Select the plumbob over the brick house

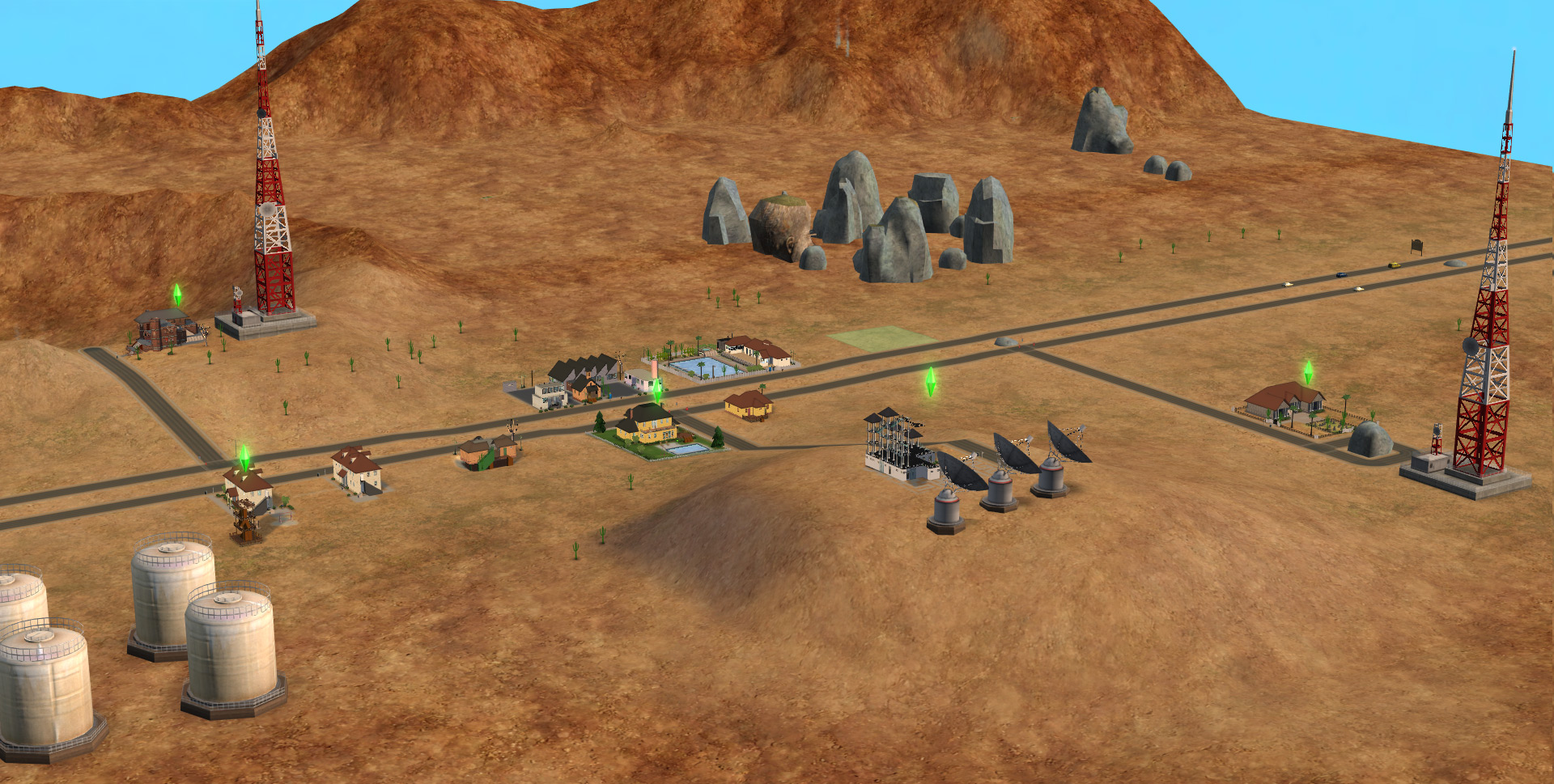(177, 295)
